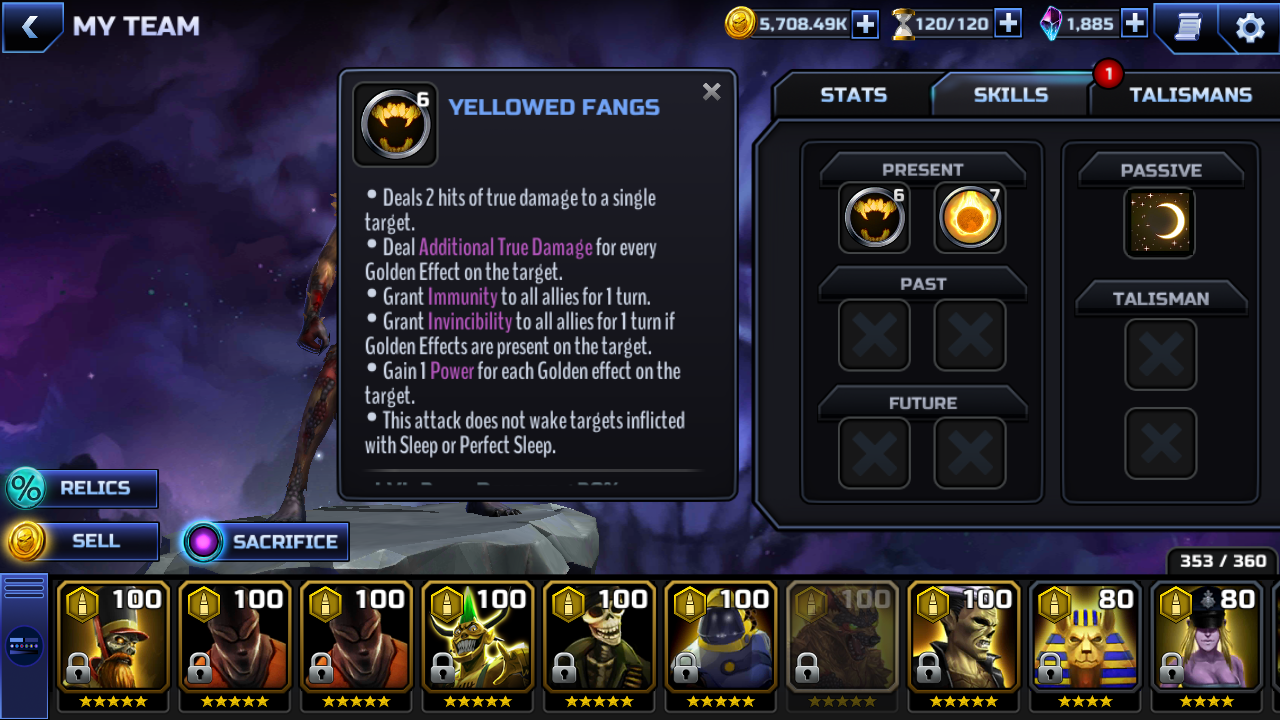Sell the selected character
Viewport: 1280px width, 720px height.
83,541
